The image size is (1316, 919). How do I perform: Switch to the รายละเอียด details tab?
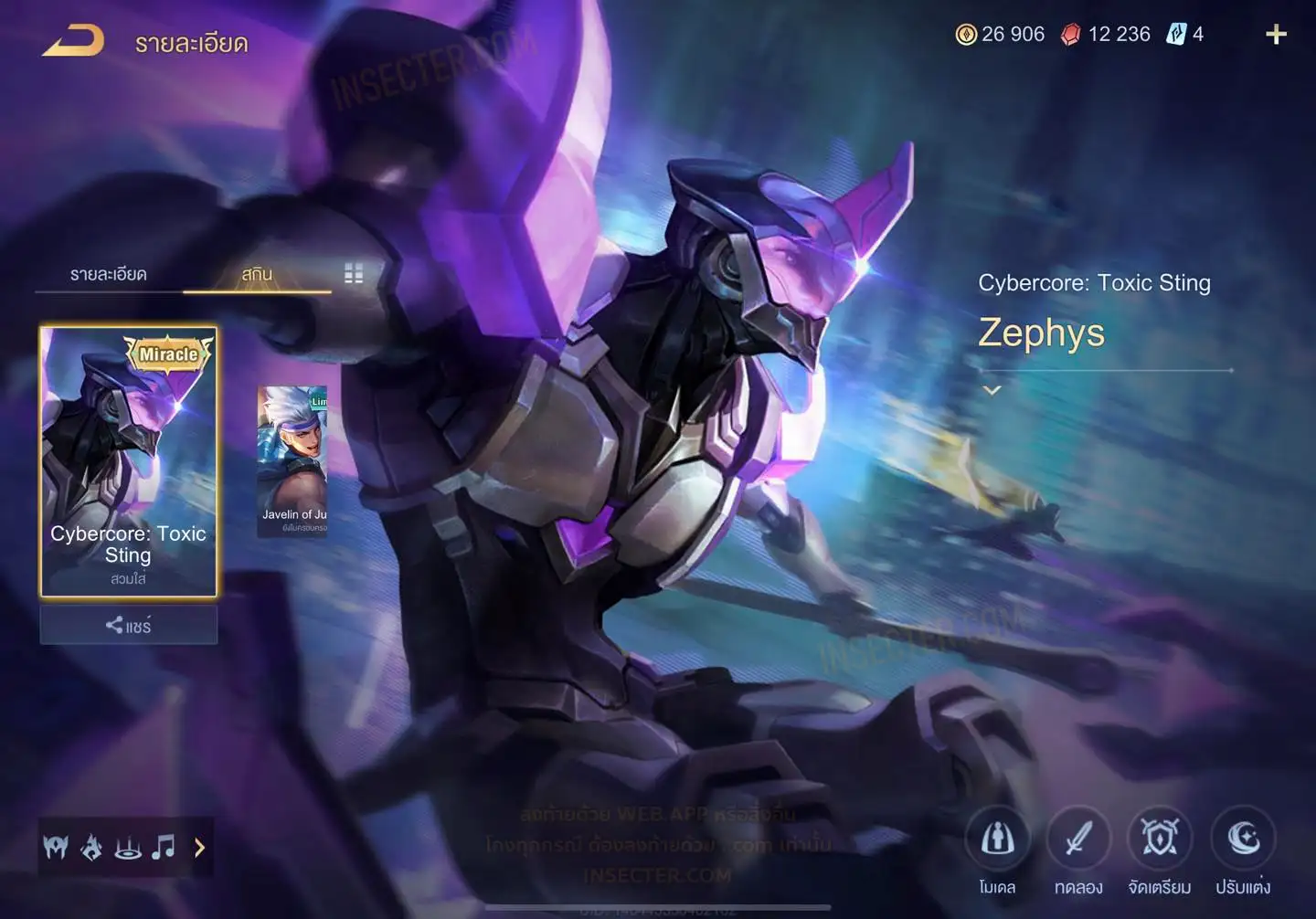(x=109, y=274)
